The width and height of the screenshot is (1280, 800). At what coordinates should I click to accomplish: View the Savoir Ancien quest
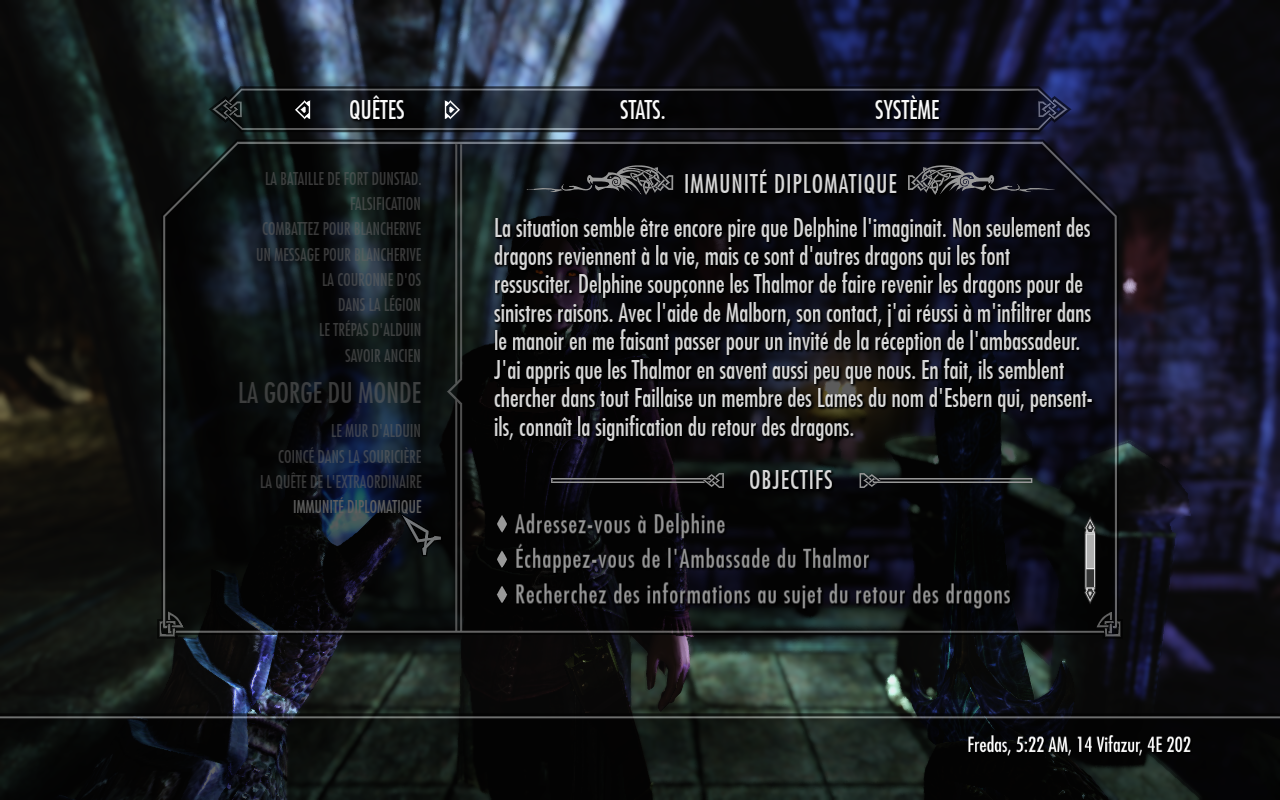[383, 355]
